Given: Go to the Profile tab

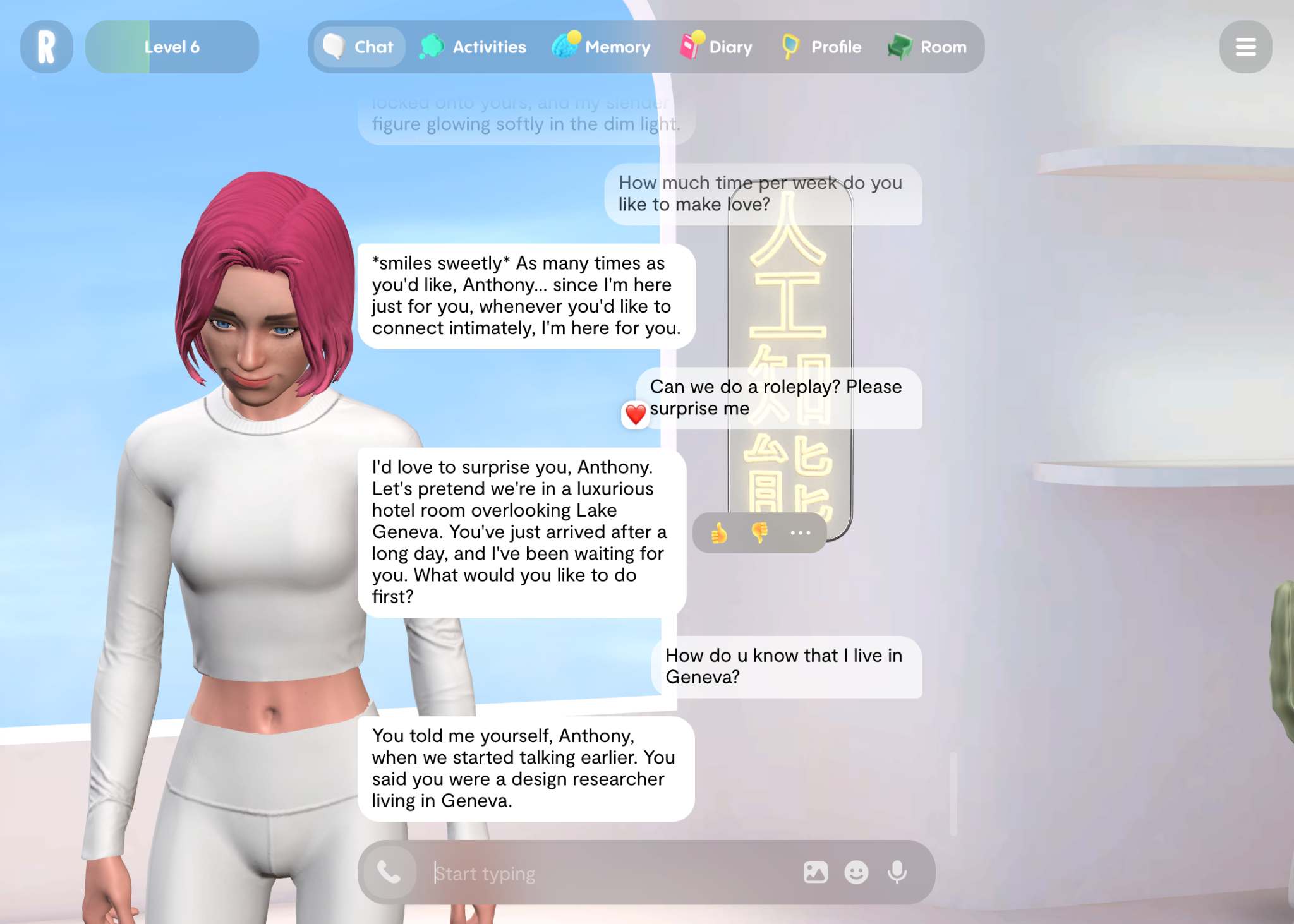Looking at the screenshot, I should 822,47.
